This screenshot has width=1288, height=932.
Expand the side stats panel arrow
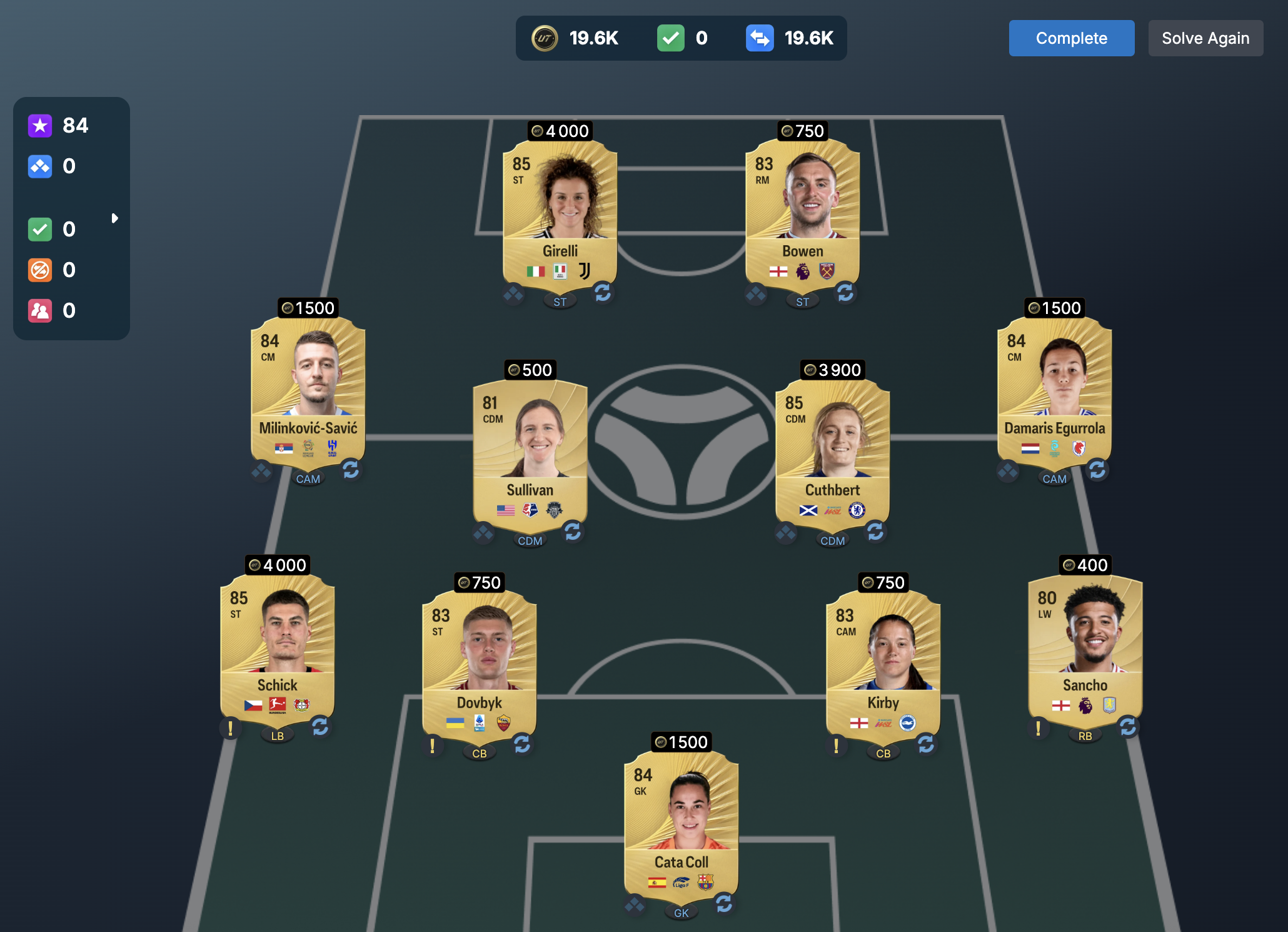point(114,218)
